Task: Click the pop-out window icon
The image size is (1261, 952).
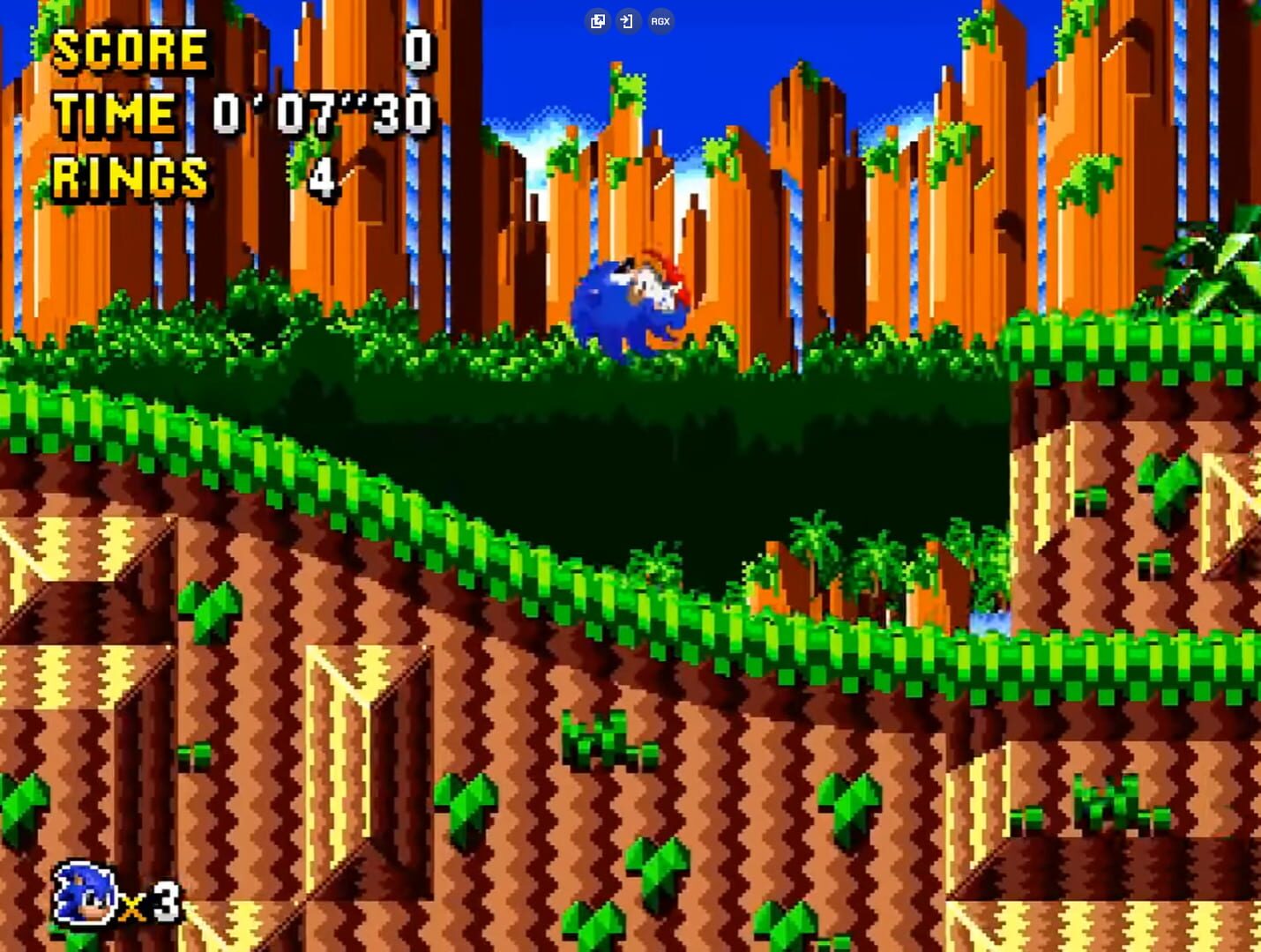Action: point(598,20)
